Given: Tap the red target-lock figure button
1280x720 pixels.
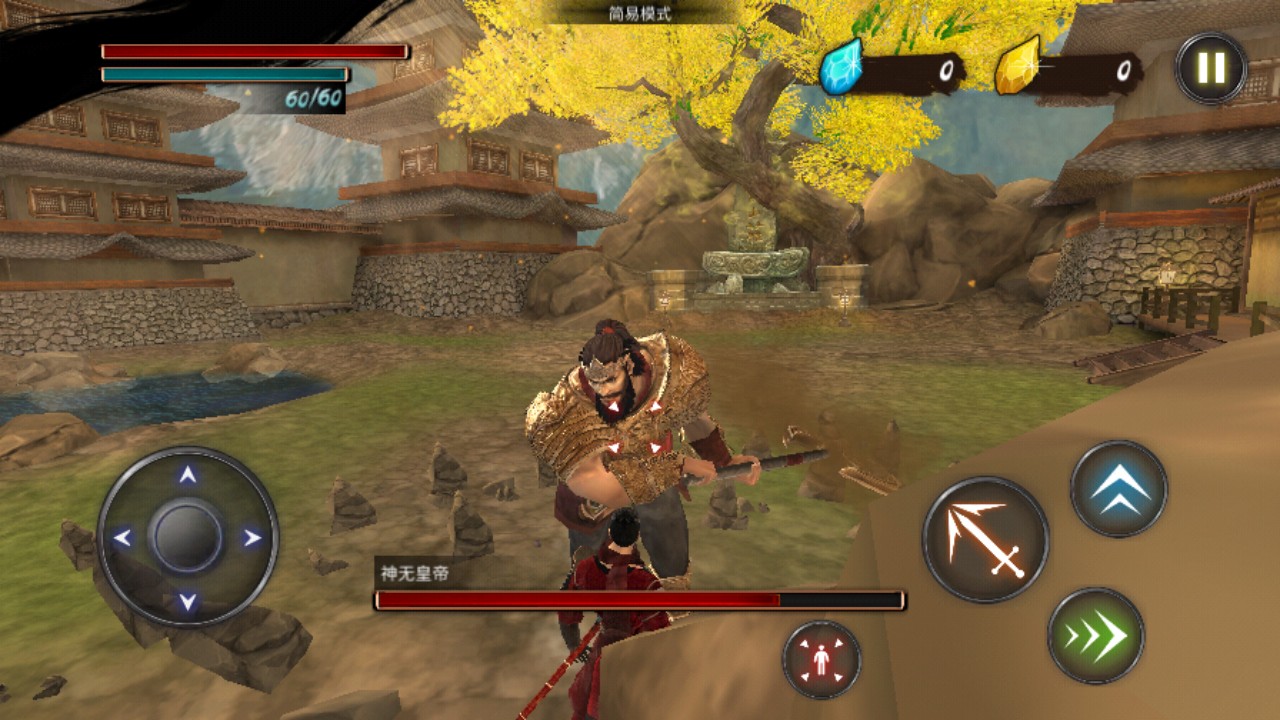Looking at the screenshot, I should [x=821, y=659].
